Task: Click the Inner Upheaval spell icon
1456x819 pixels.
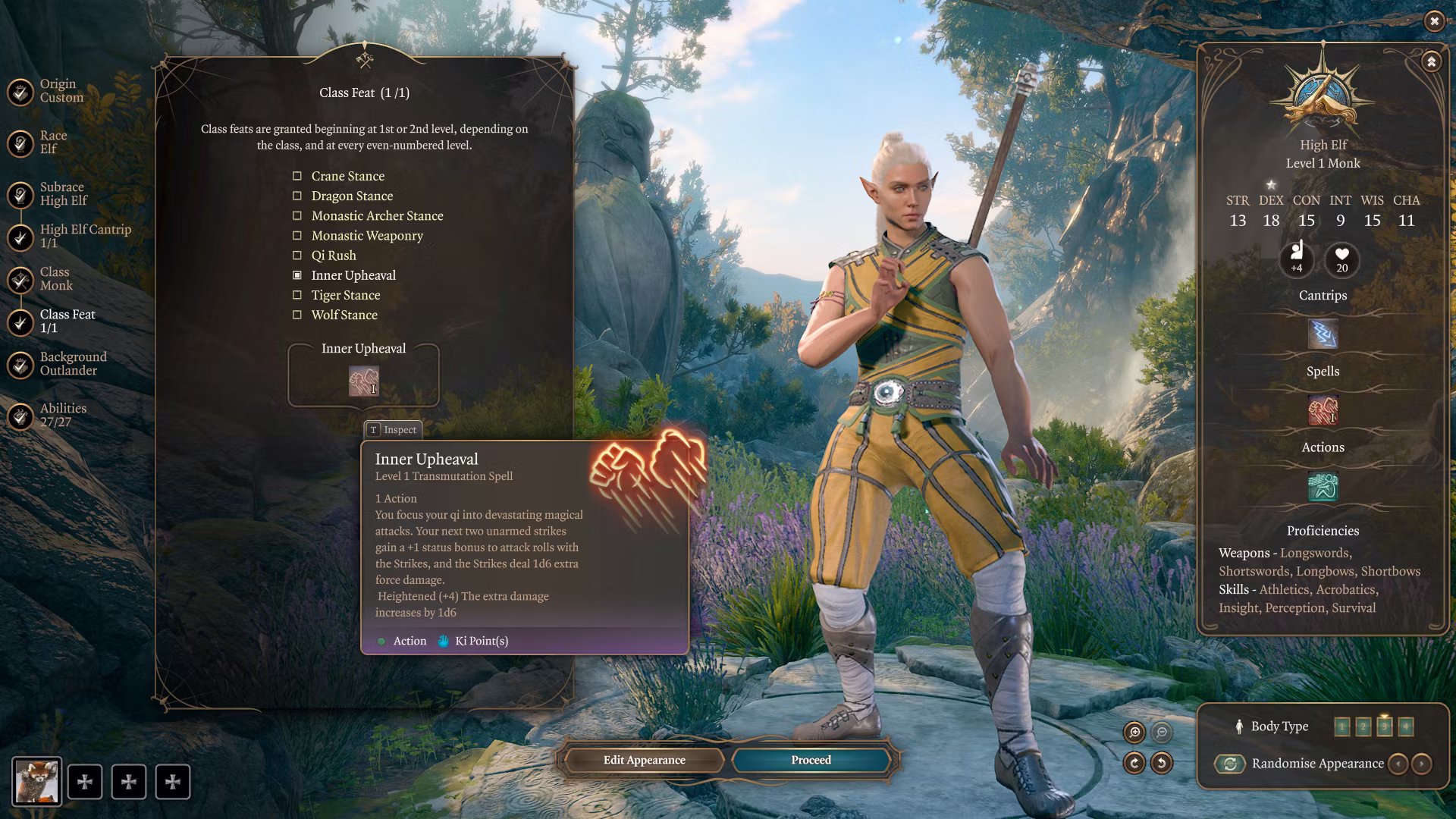Action: coord(363,381)
